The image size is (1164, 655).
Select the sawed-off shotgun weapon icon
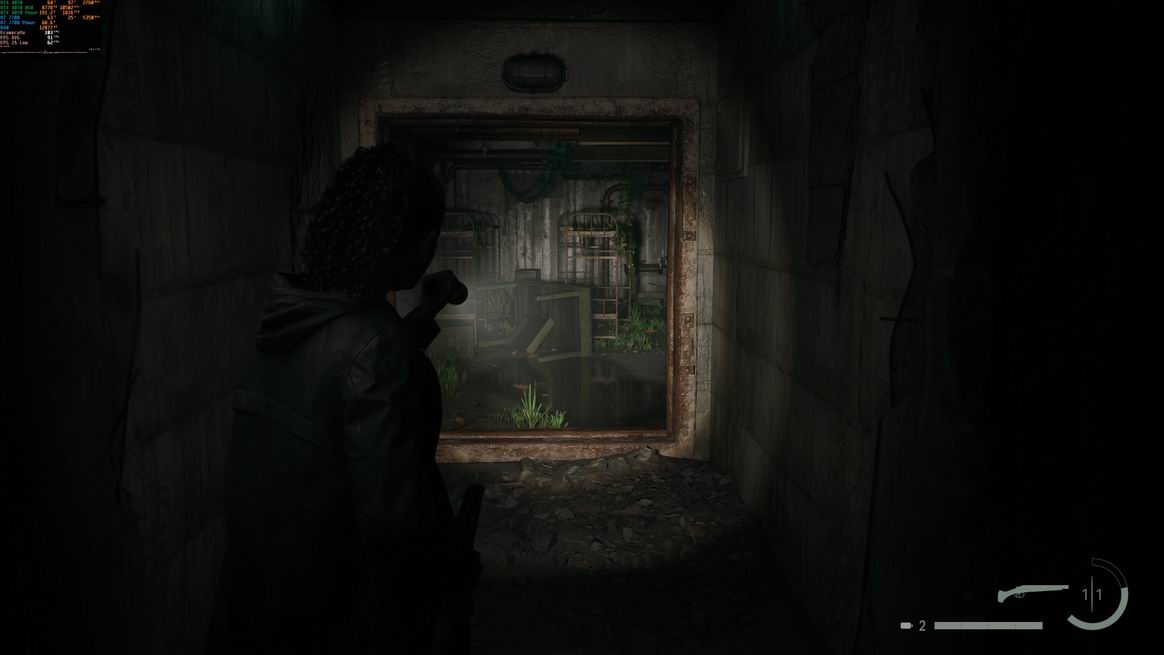click(x=1031, y=594)
